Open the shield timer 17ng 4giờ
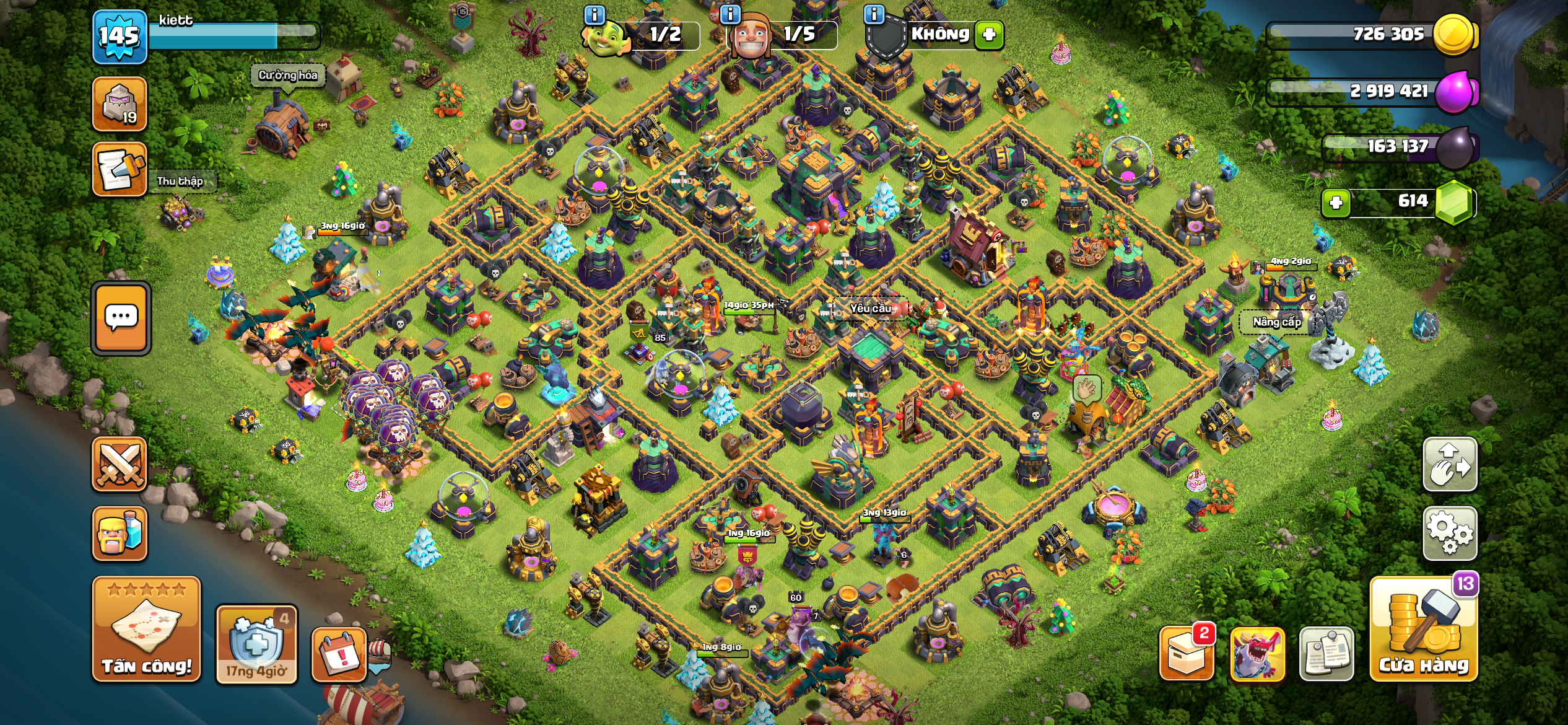Viewport: 1568px width, 725px height. tap(256, 644)
